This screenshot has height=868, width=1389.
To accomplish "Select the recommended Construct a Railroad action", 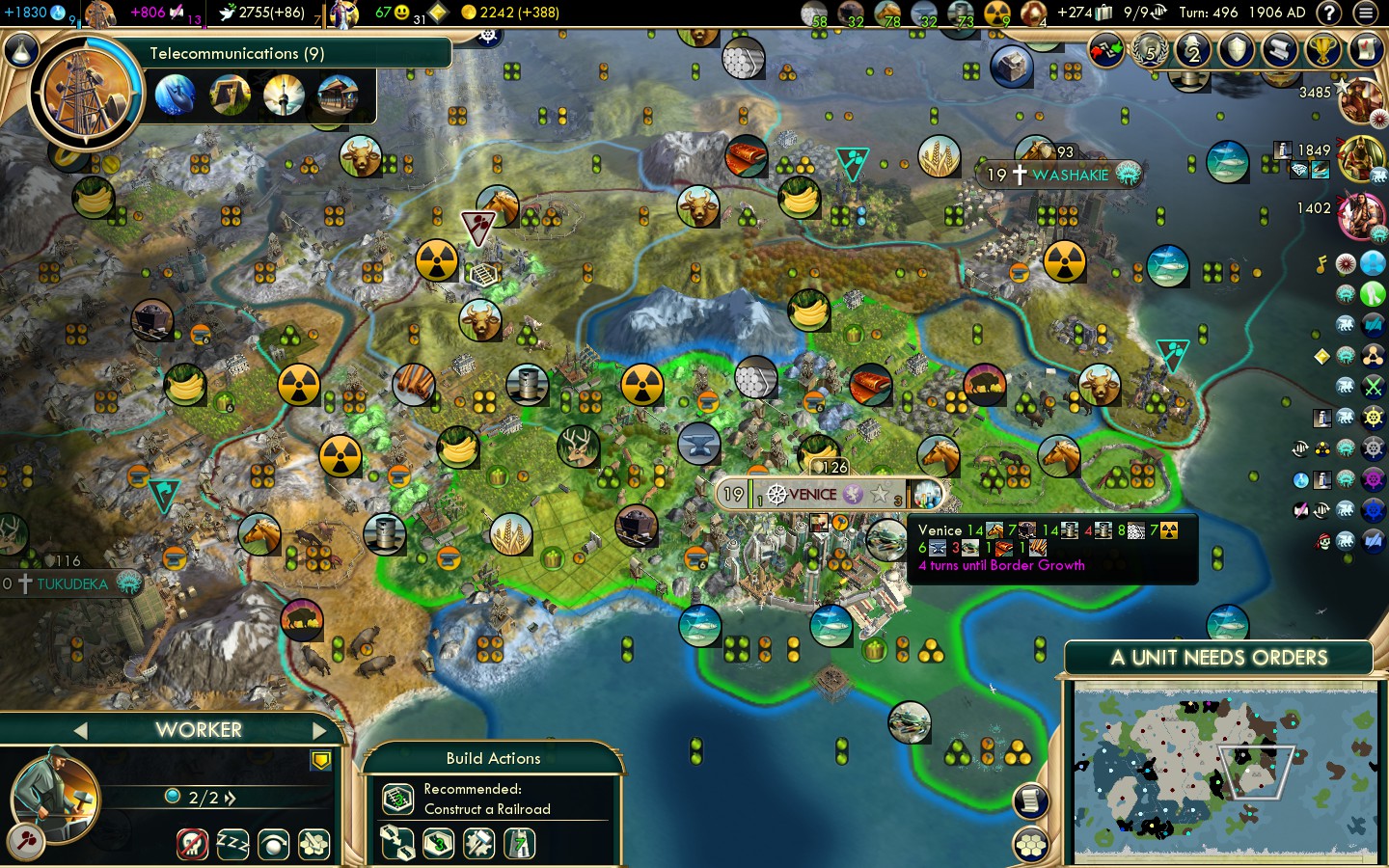I will point(397,799).
